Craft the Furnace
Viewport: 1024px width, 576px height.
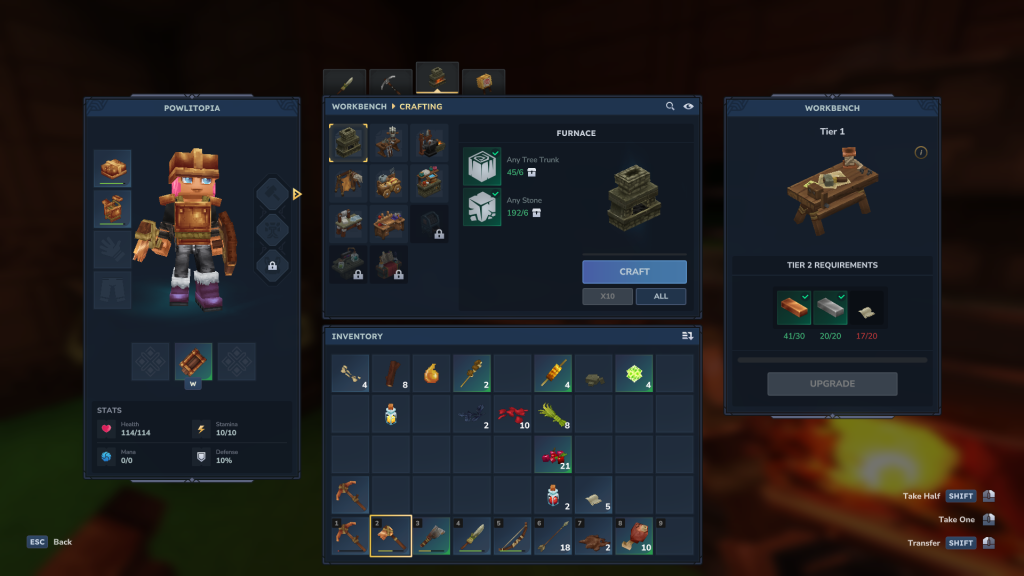pyautogui.click(x=634, y=271)
